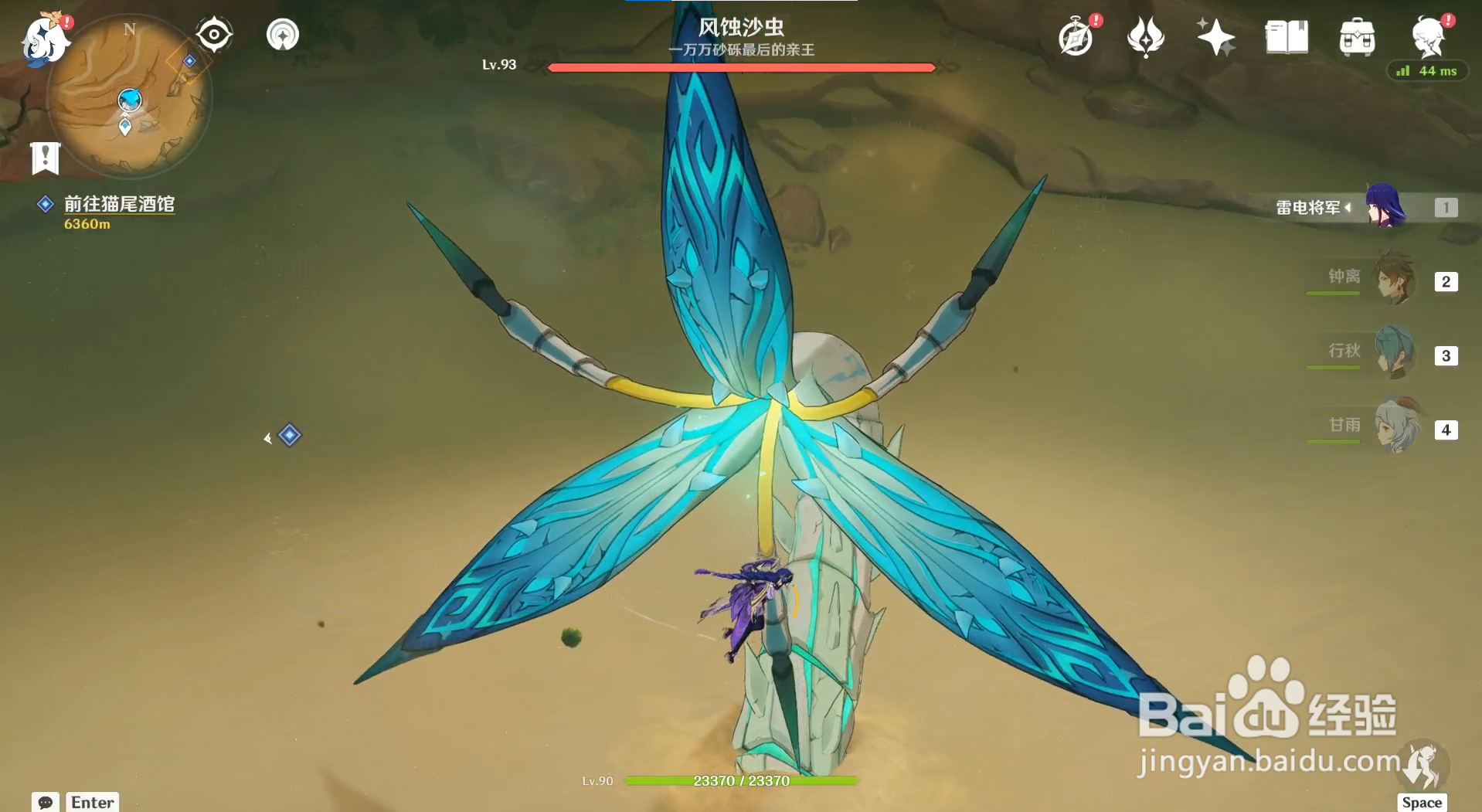Open the Battle Pass wings icon

point(1146,36)
